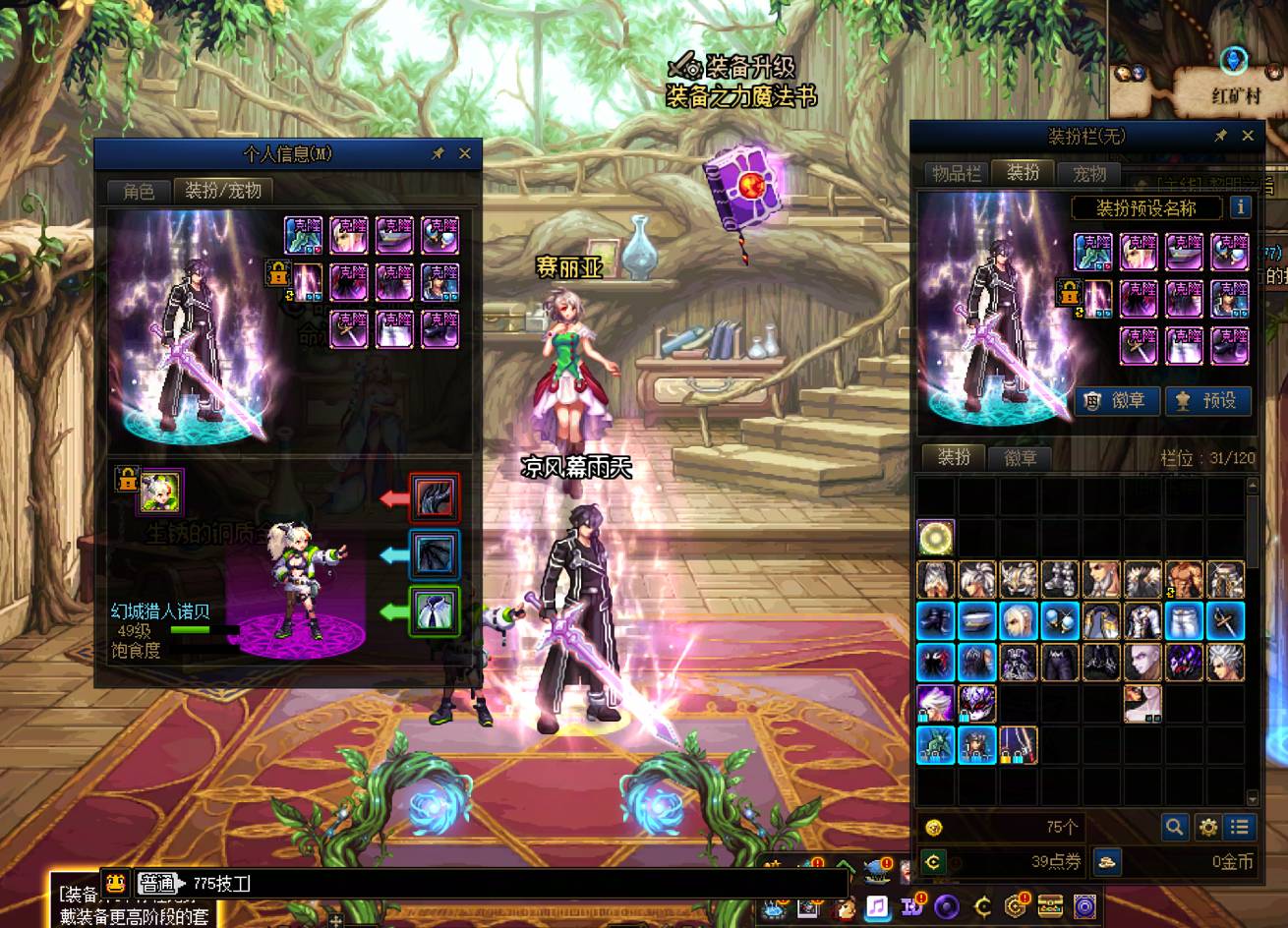Switch to the 角色 character tab
Screen dimensions: 1288x928
pyautogui.click(x=139, y=191)
